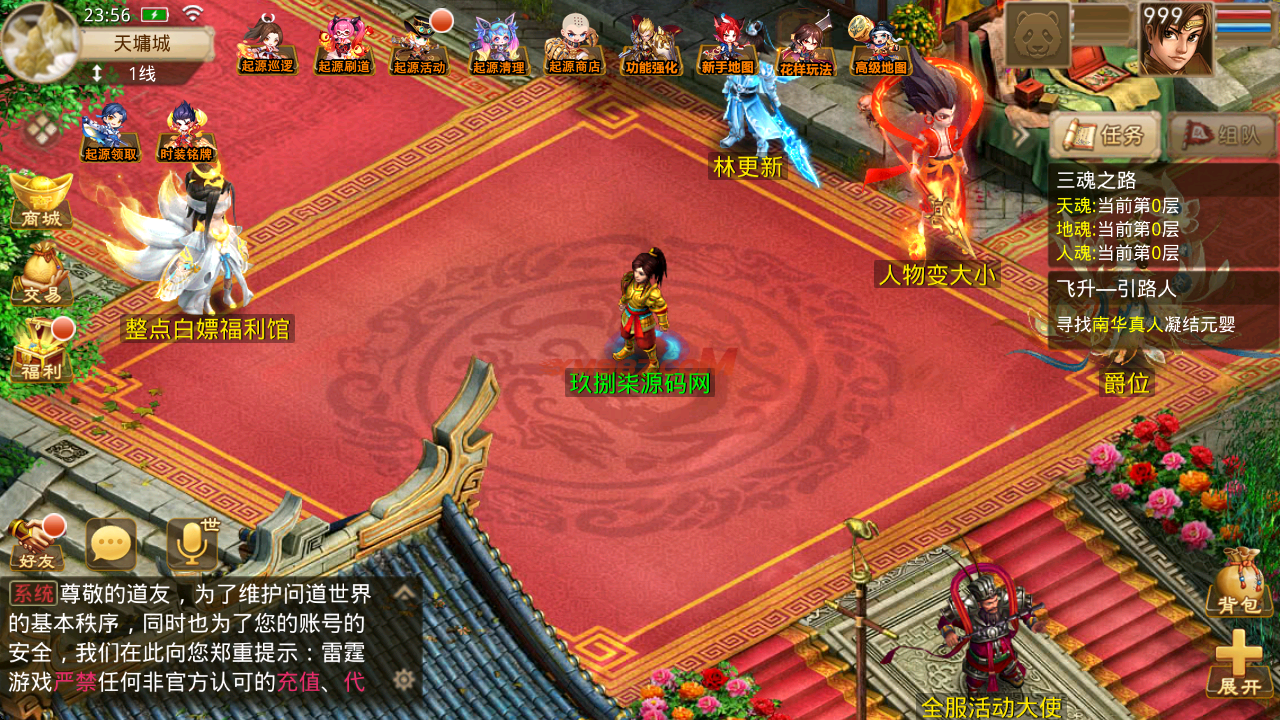Viewport: 1280px width, 720px height.
Task: Open the 新手地图 beginner map icon
Action: pyautogui.click(x=728, y=46)
